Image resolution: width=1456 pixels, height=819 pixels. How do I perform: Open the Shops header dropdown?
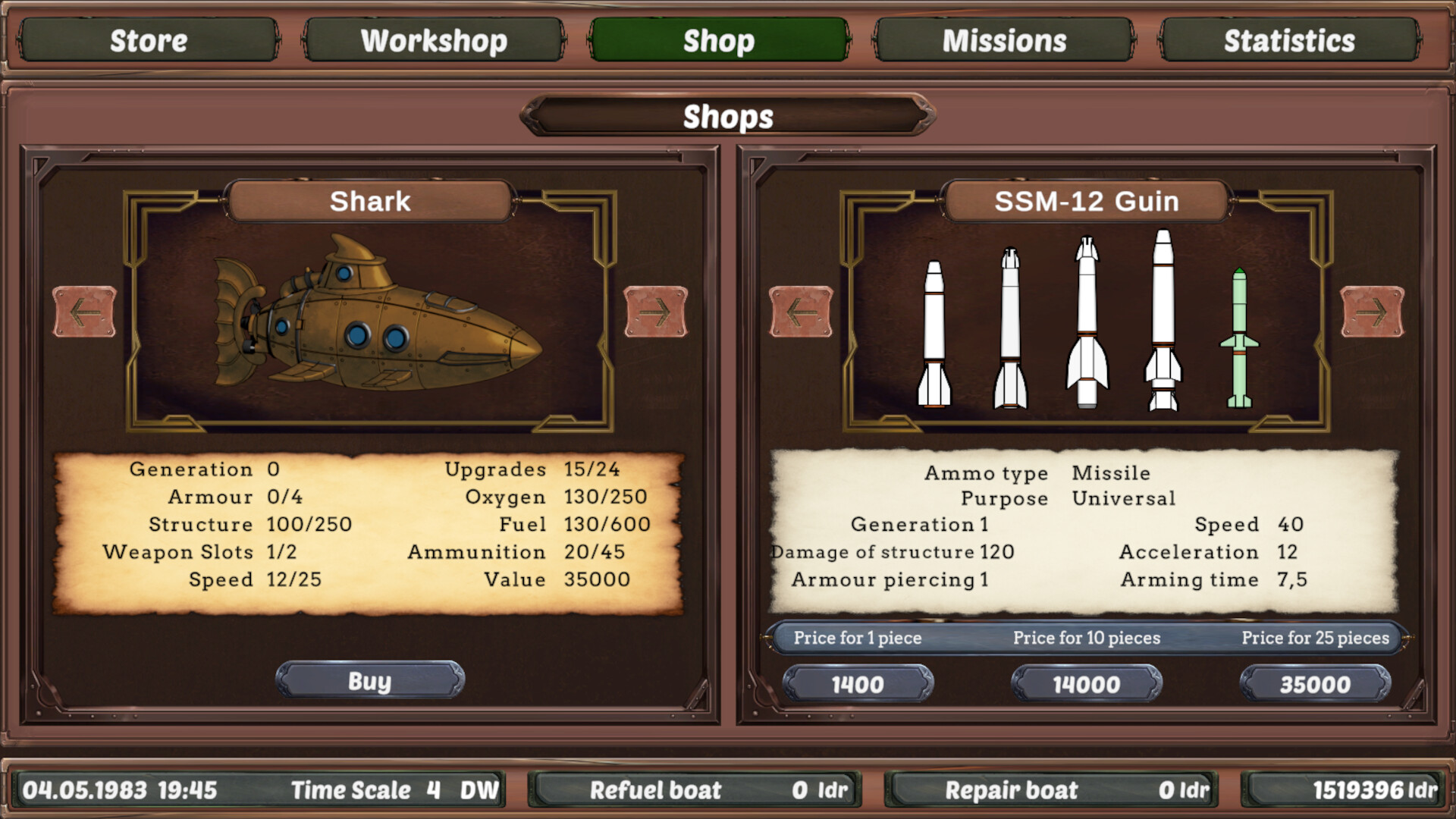[x=727, y=117]
